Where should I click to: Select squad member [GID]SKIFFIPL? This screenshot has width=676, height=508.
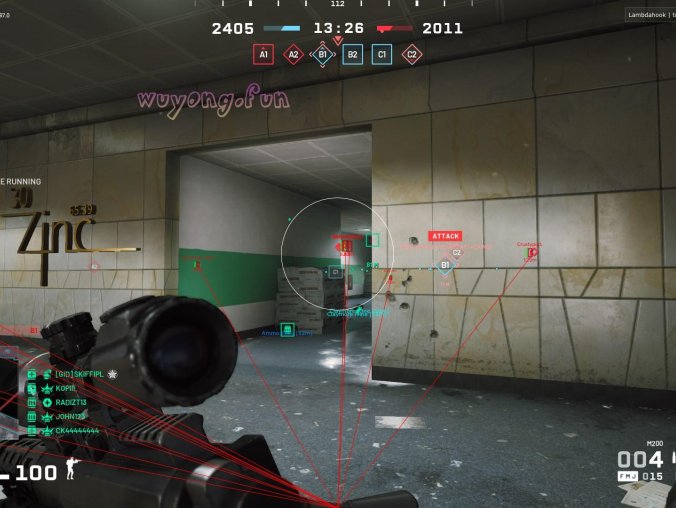pyautogui.click(x=79, y=374)
